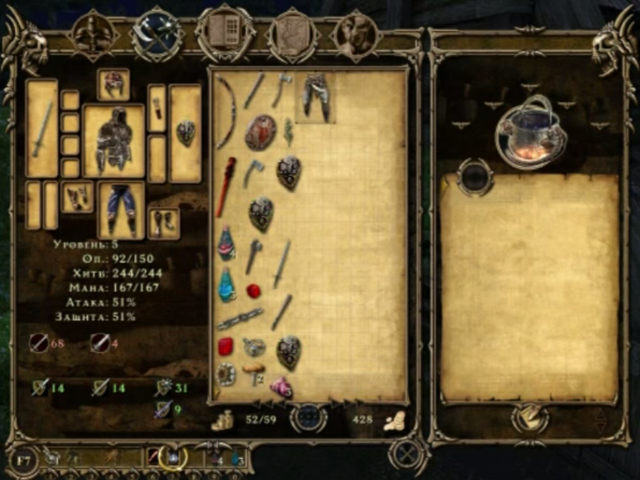Click the round button under the inventory grid

pyautogui.click(x=309, y=417)
